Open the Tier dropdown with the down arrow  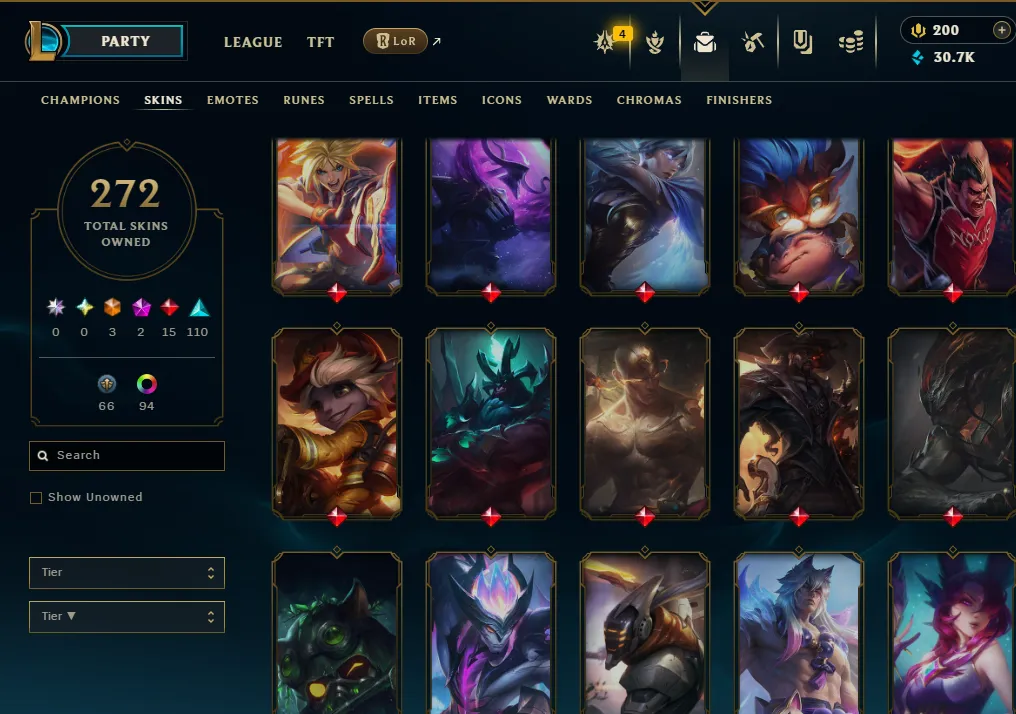click(127, 617)
